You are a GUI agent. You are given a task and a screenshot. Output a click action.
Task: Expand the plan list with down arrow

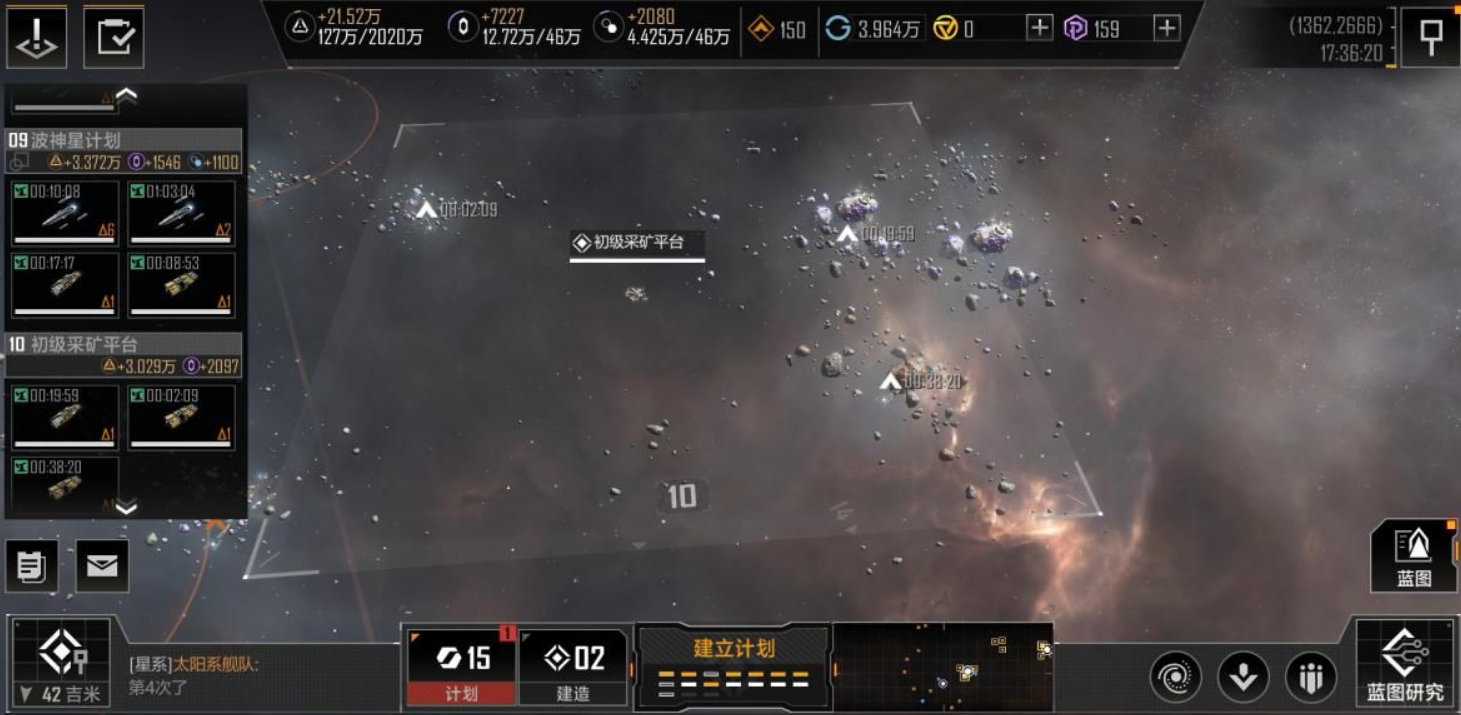tap(126, 507)
